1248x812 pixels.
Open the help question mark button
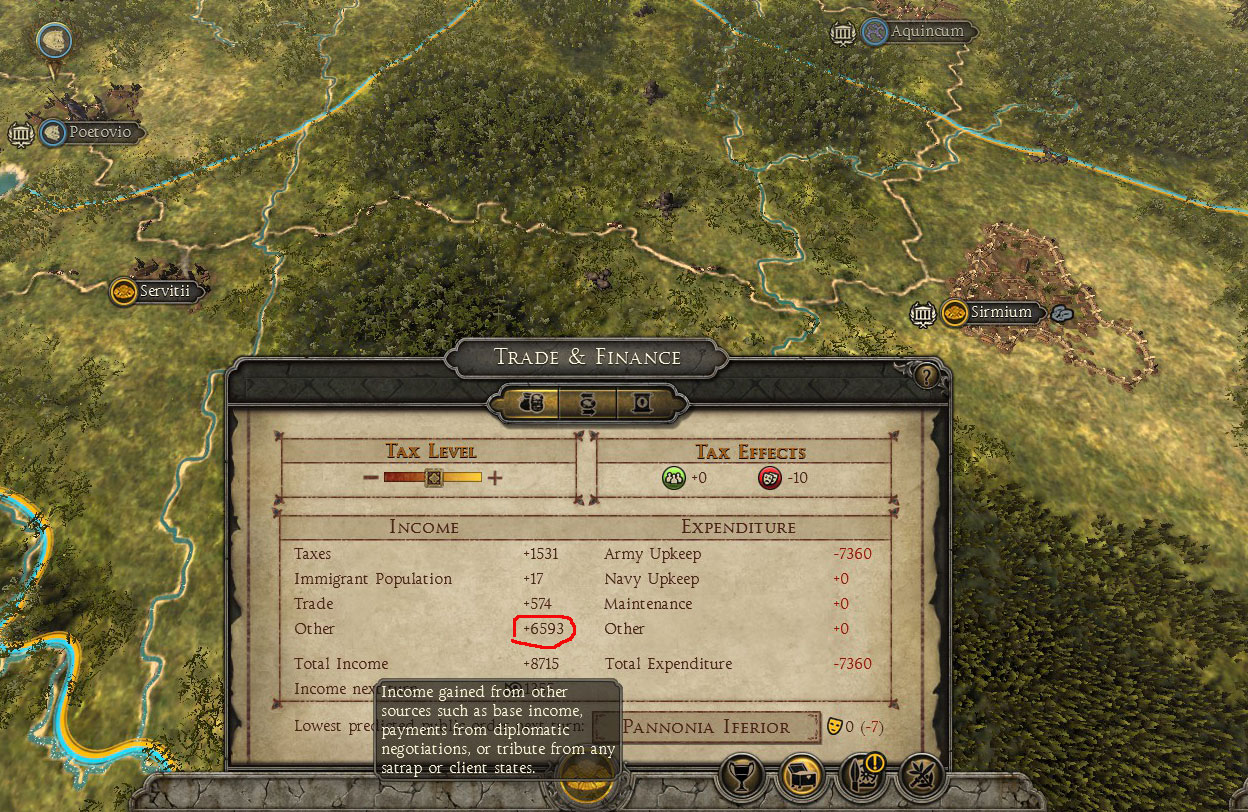click(927, 376)
